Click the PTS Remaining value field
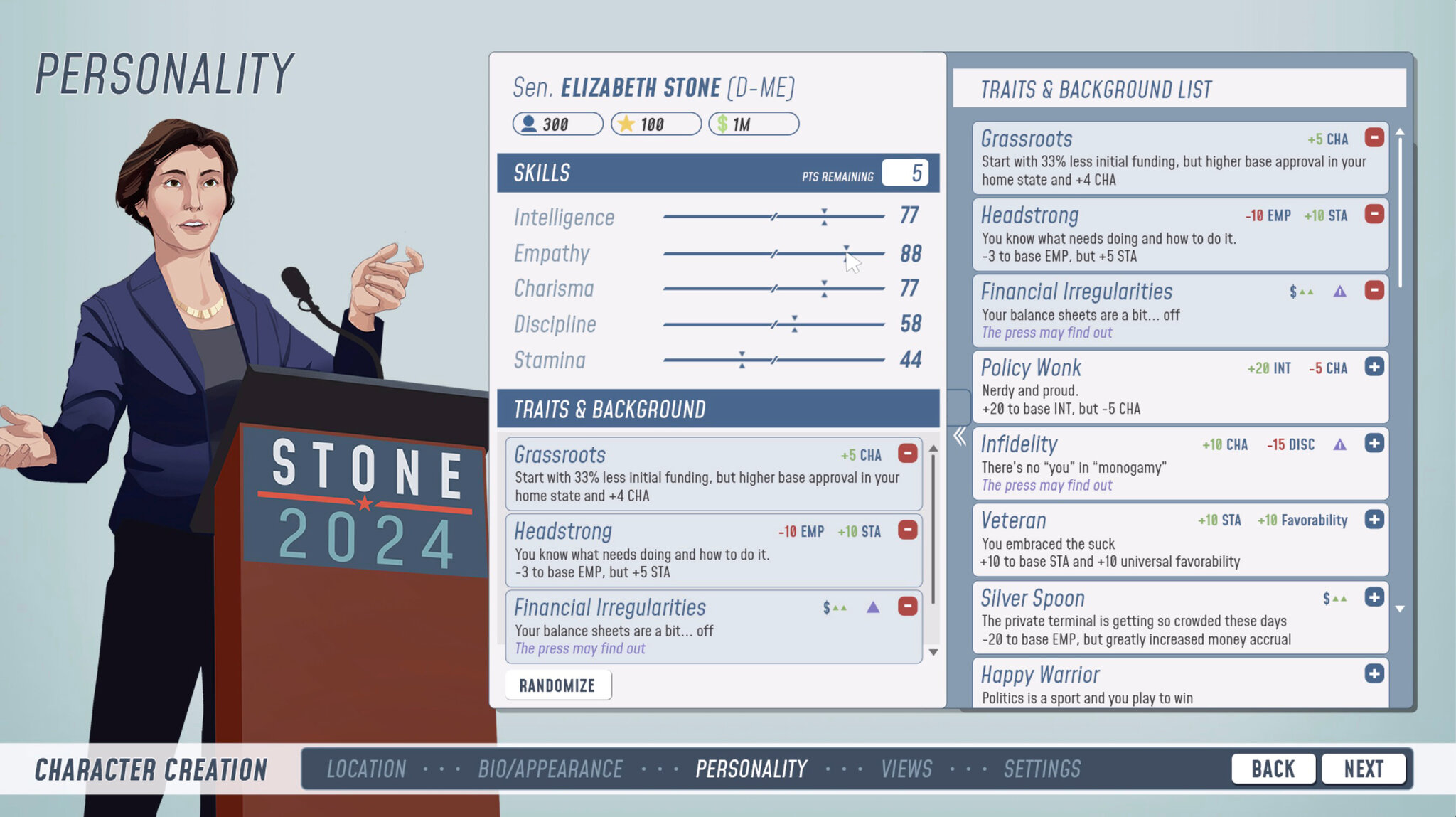1456x817 pixels. coord(904,173)
